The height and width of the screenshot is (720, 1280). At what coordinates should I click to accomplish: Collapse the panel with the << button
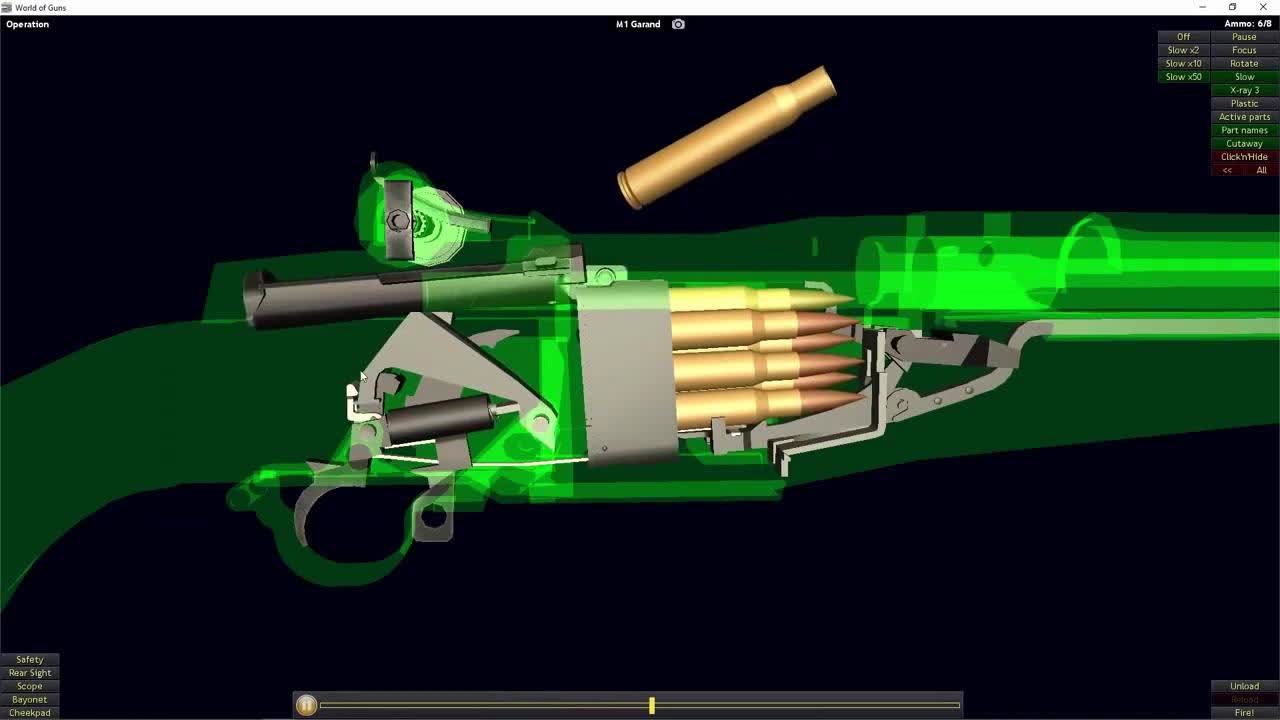[x=1226, y=169]
